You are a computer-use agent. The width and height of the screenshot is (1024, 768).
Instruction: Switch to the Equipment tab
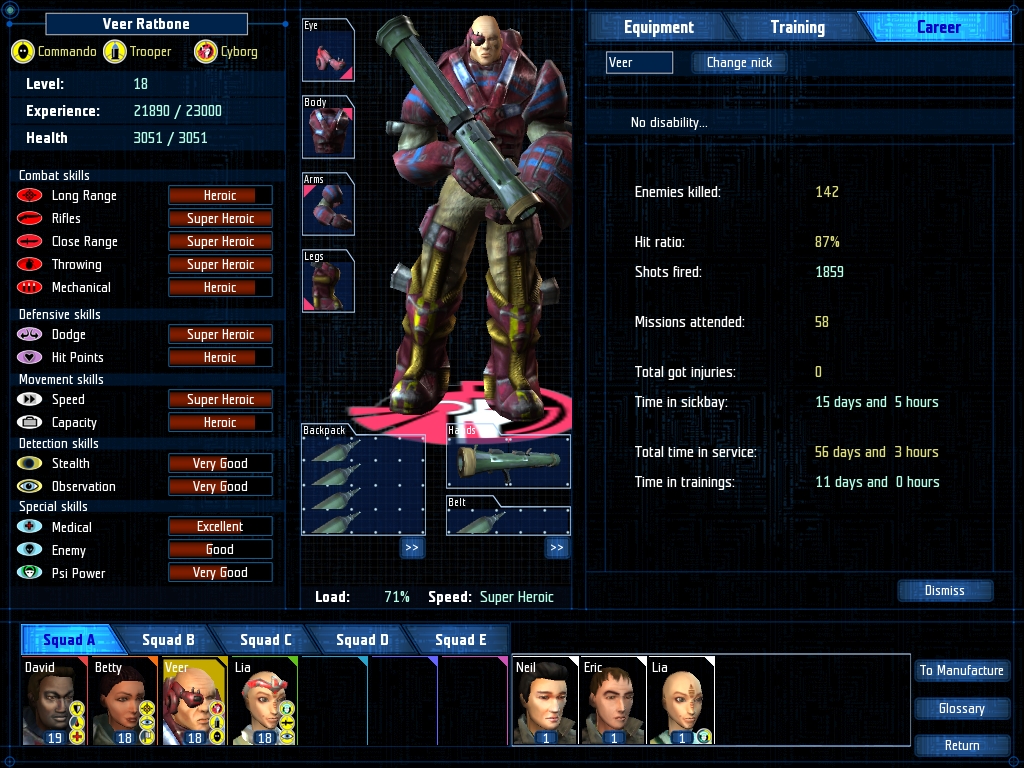[658, 27]
